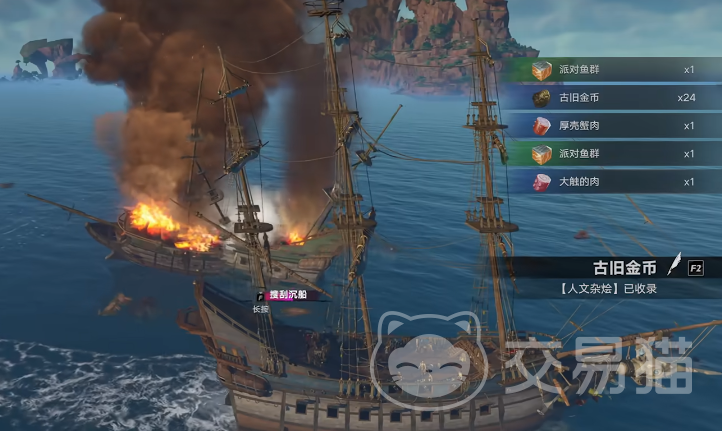The height and width of the screenshot is (431, 722).
Task: Select the 厚壳蟹肉 loot row
Action: pos(610,126)
